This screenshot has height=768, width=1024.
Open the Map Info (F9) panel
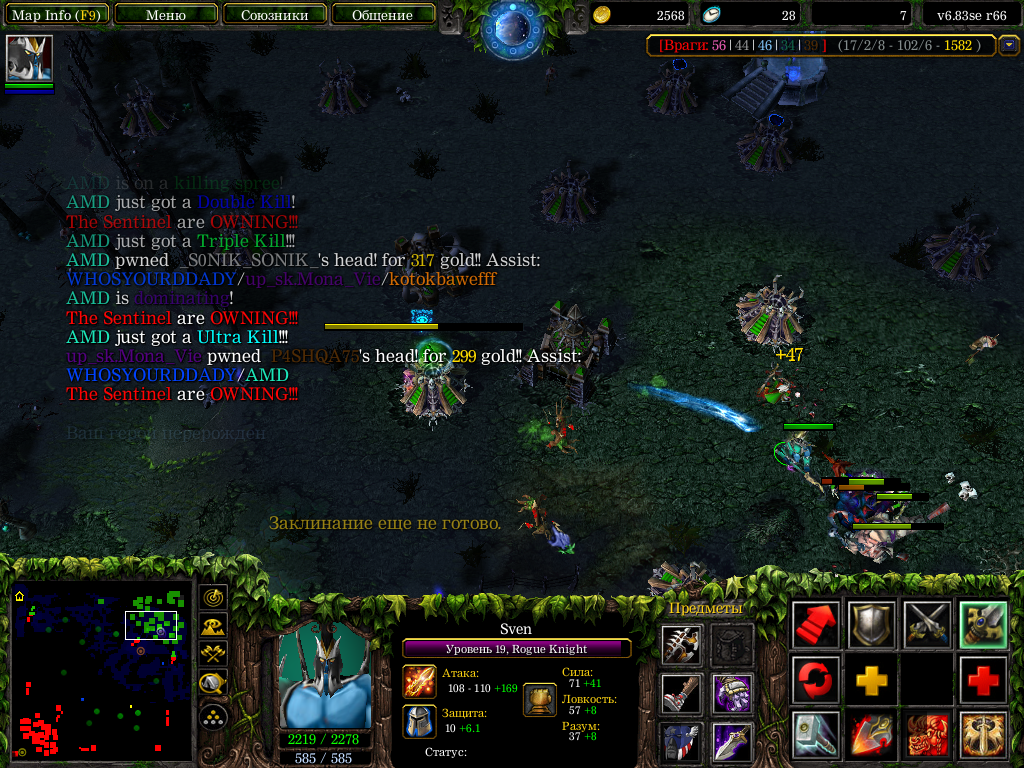pyautogui.click(x=56, y=15)
